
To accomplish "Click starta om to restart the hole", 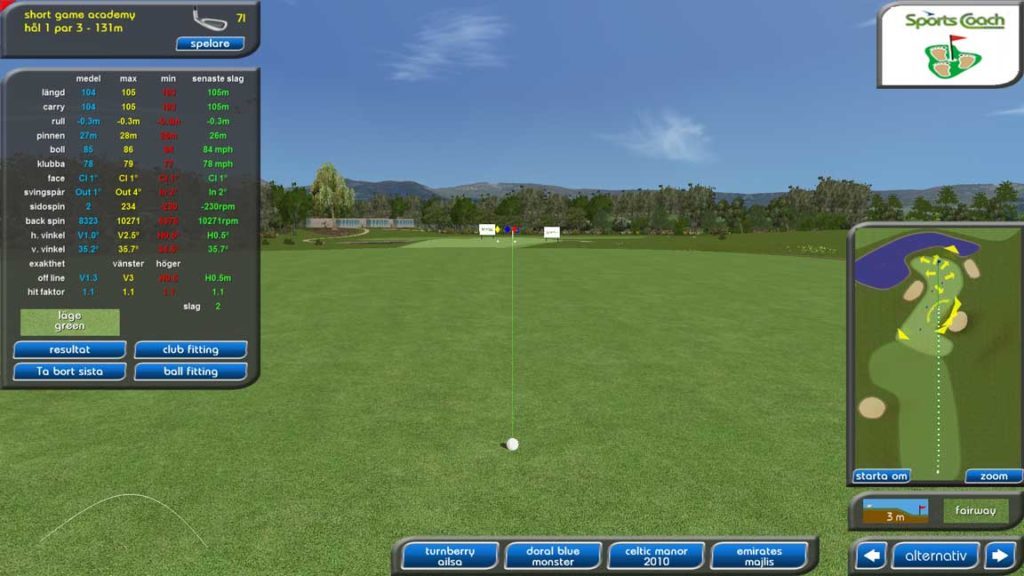I will pos(881,476).
